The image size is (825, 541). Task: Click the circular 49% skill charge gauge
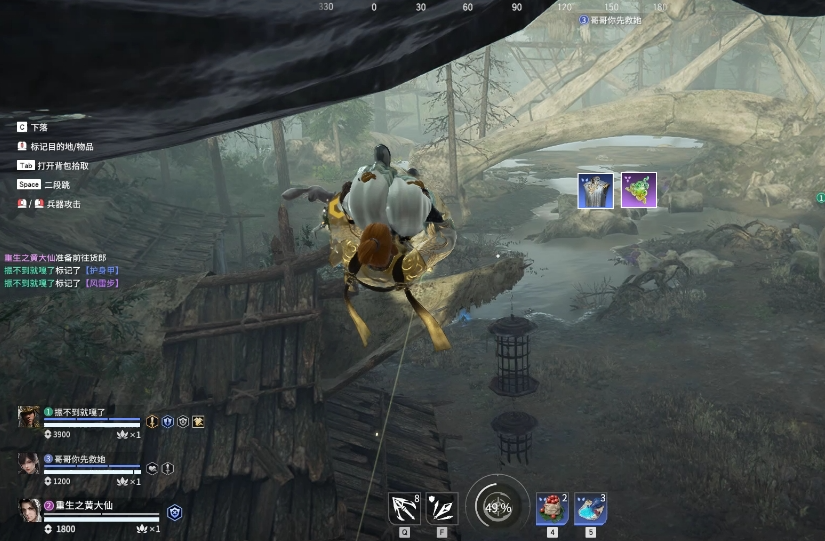(497, 507)
